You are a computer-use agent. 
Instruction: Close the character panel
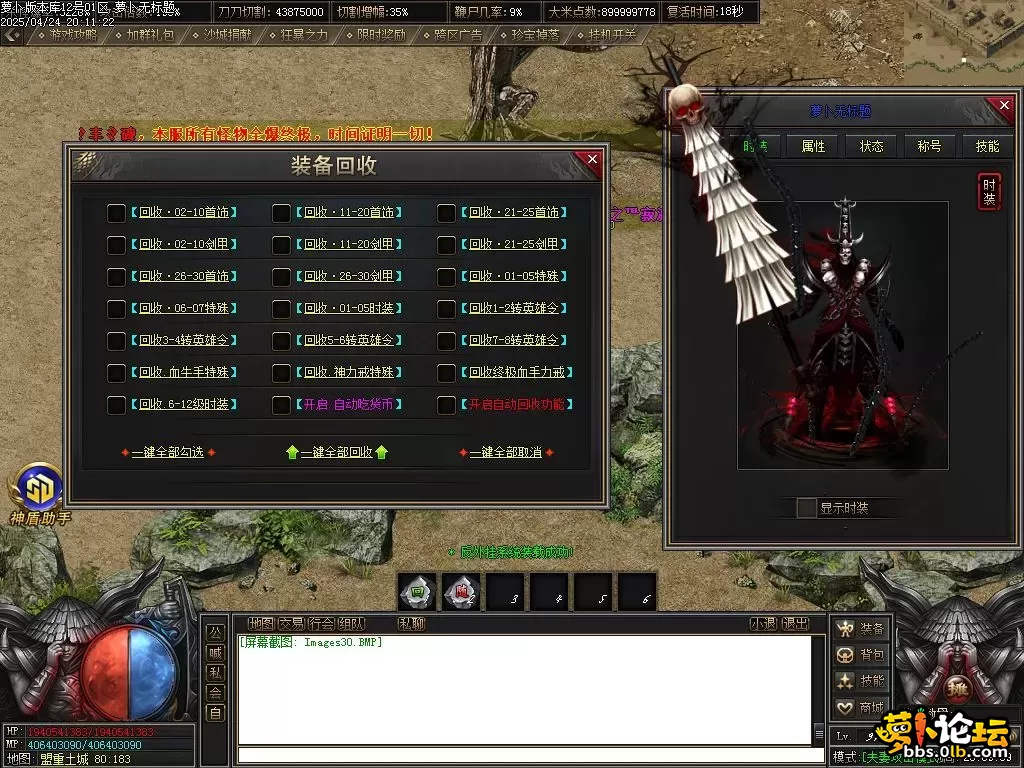point(1002,105)
